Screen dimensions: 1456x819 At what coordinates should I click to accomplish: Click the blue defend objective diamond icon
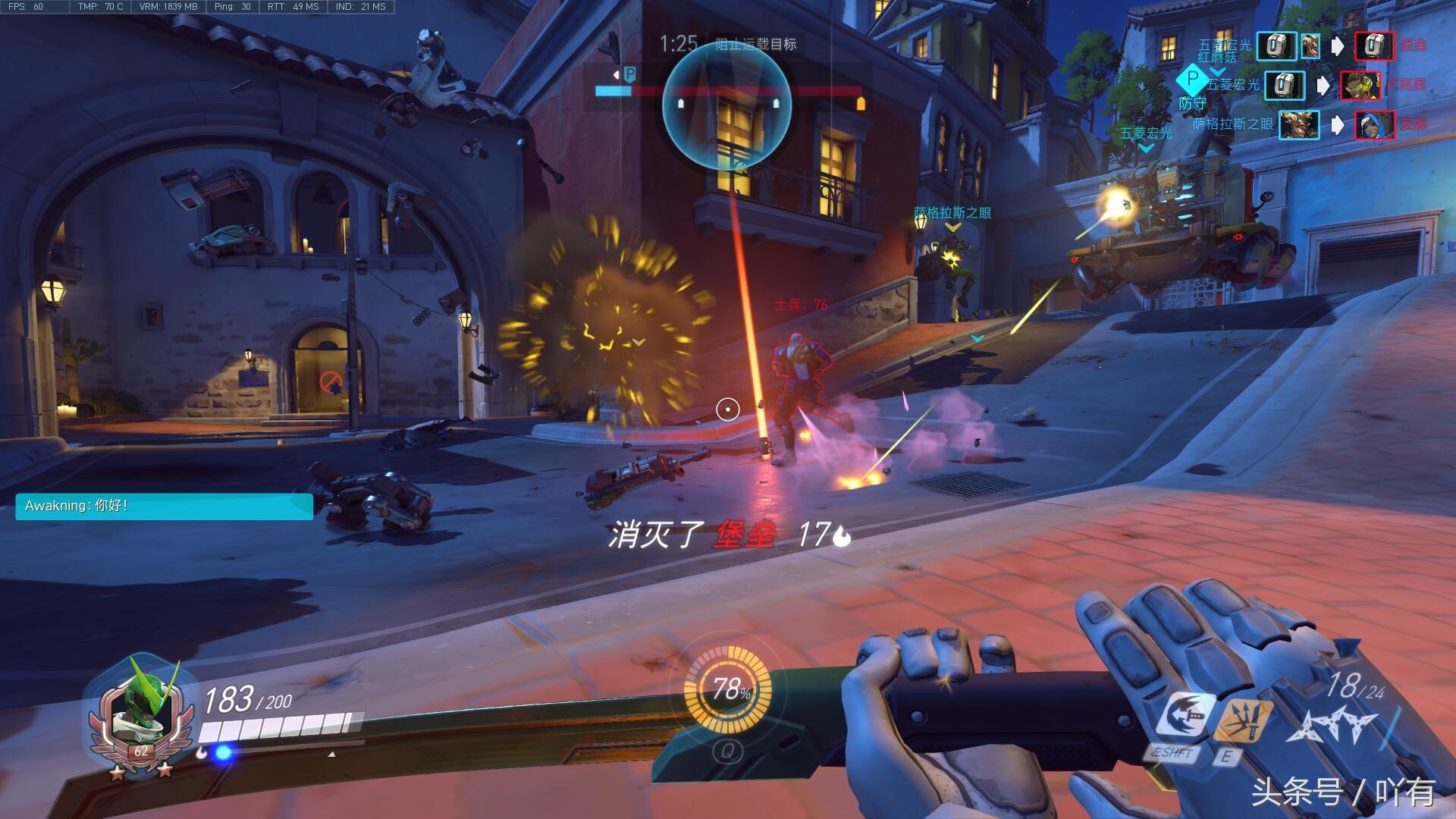pos(1191,79)
